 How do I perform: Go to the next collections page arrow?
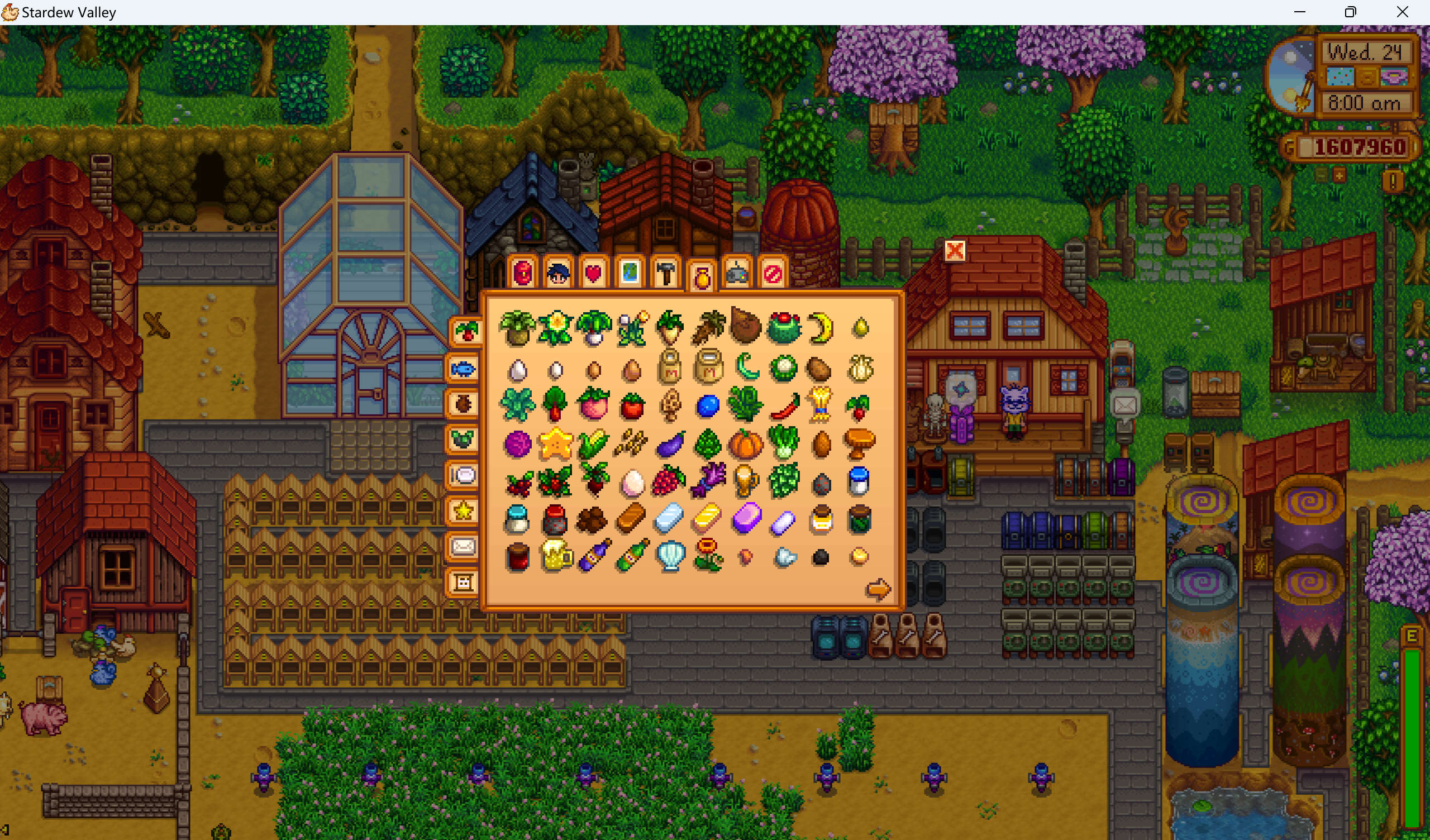(x=878, y=589)
